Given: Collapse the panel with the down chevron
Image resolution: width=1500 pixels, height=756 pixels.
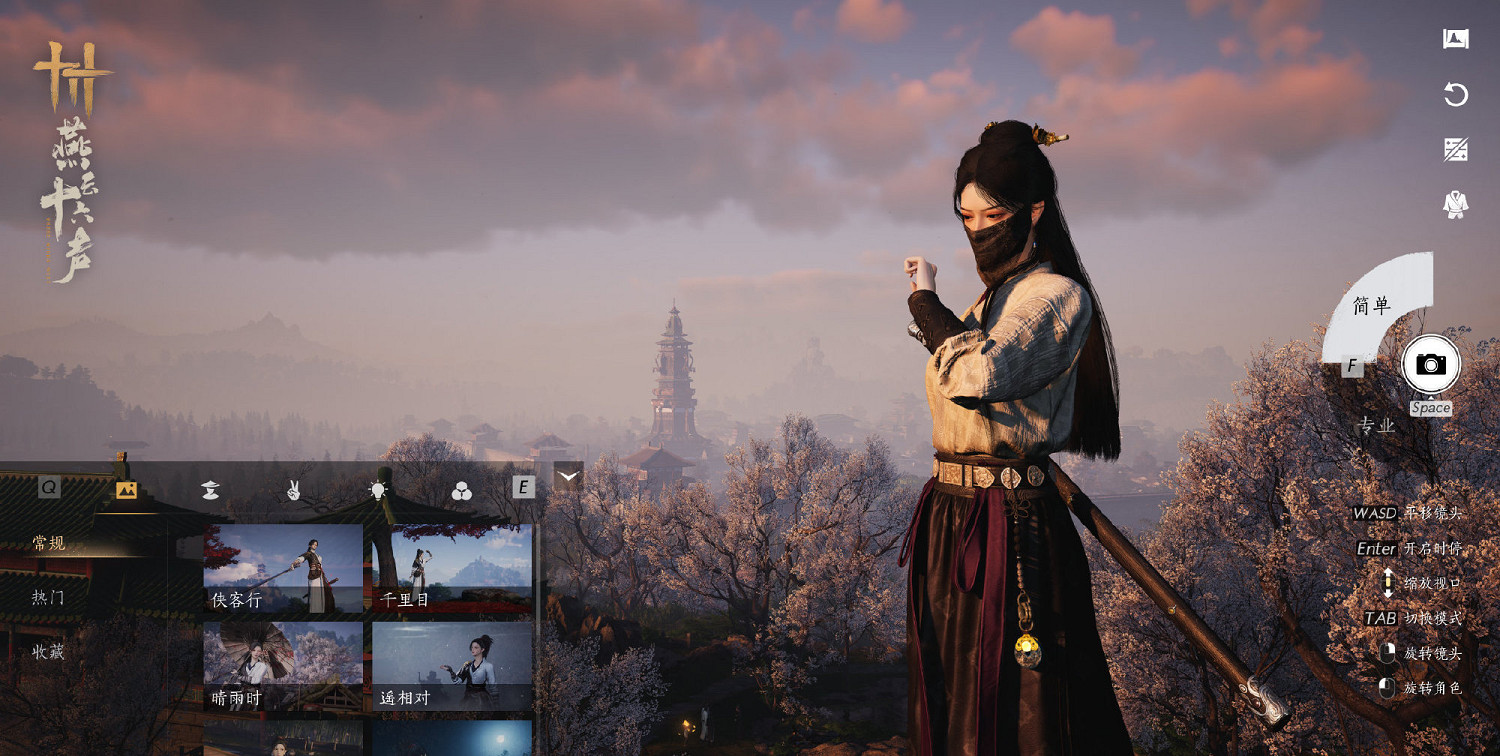Looking at the screenshot, I should coord(568,476).
